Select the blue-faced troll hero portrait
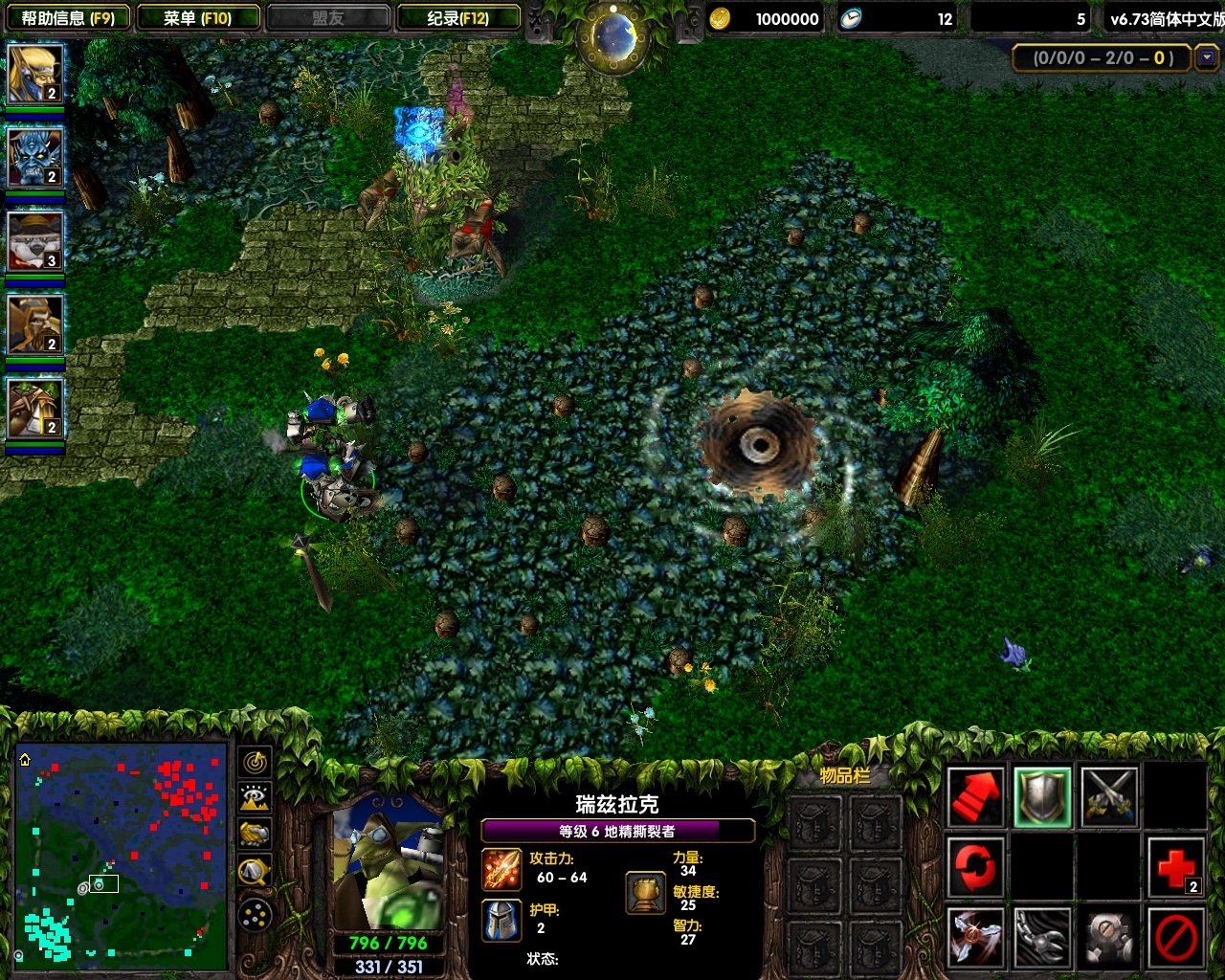The image size is (1225, 980). (35, 157)
